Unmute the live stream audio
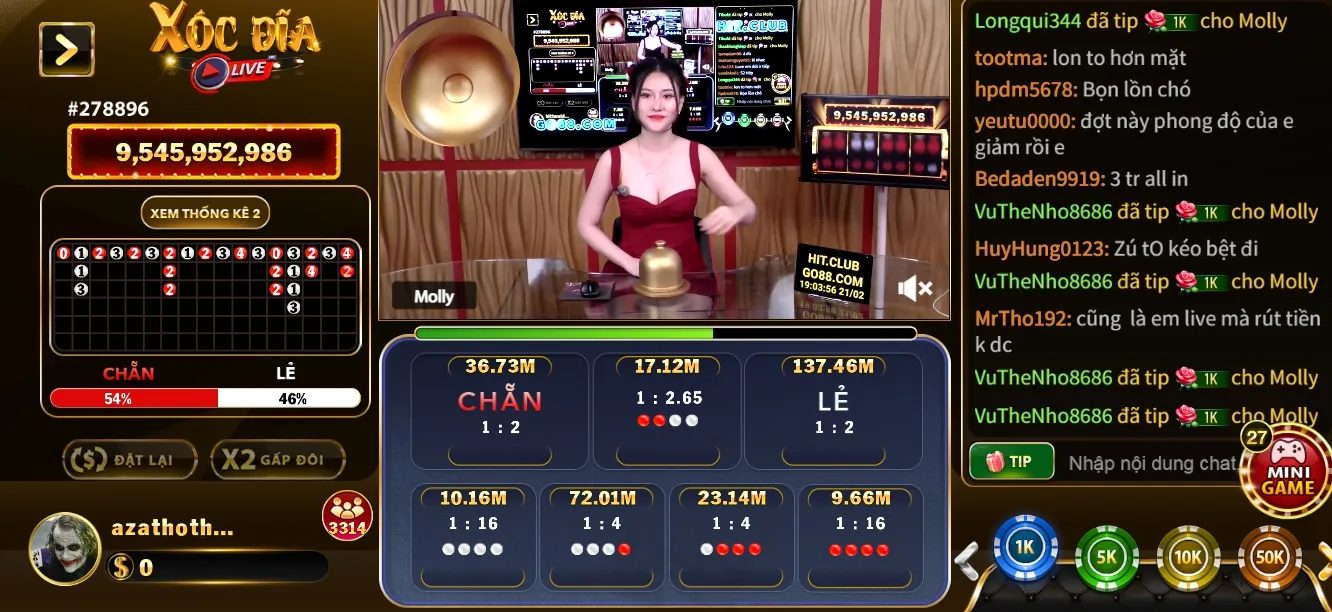This screenshot has width=1332, height=612. (914, 289)
